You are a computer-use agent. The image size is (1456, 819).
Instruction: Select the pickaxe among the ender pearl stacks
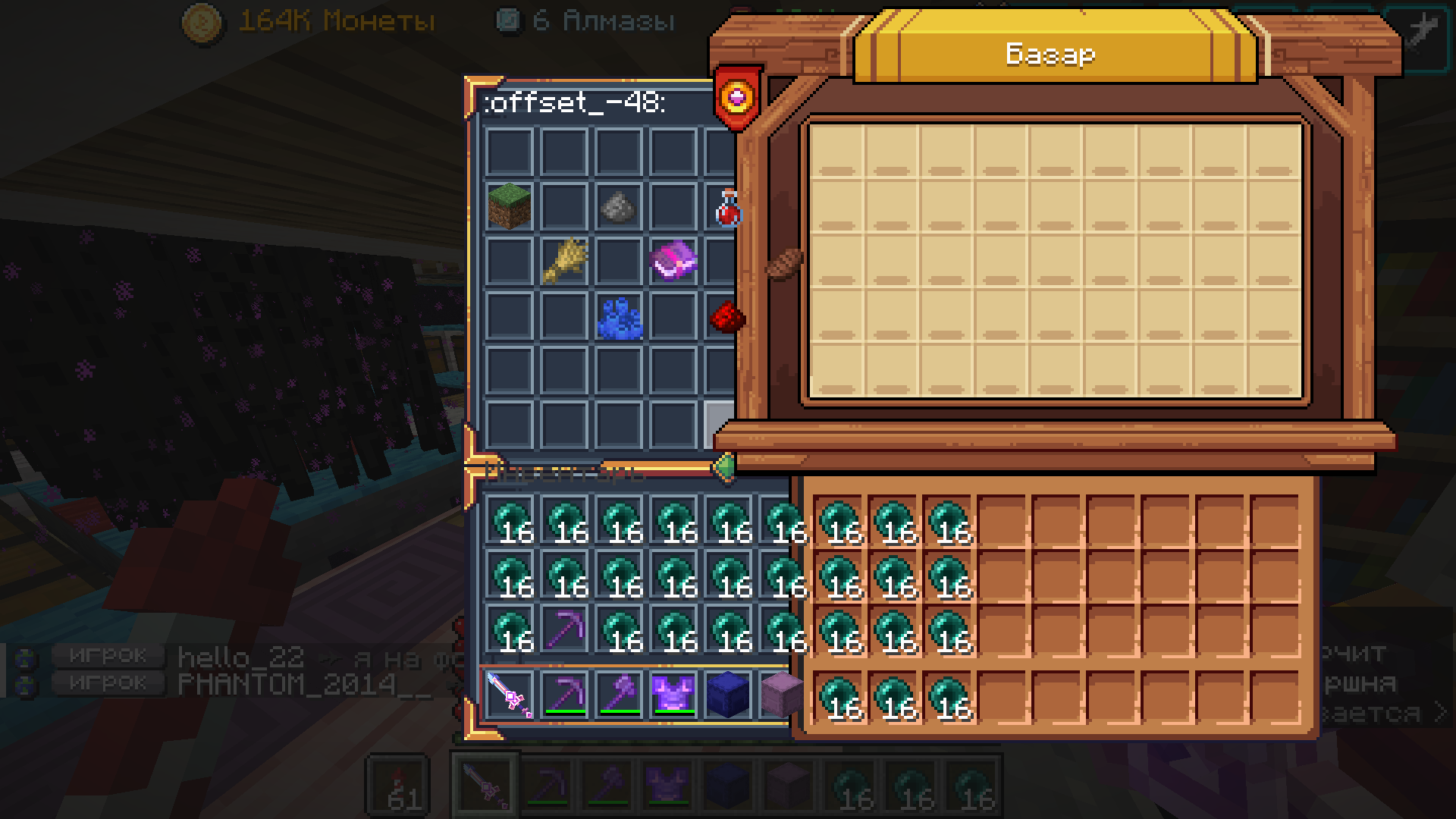(564, 629)
